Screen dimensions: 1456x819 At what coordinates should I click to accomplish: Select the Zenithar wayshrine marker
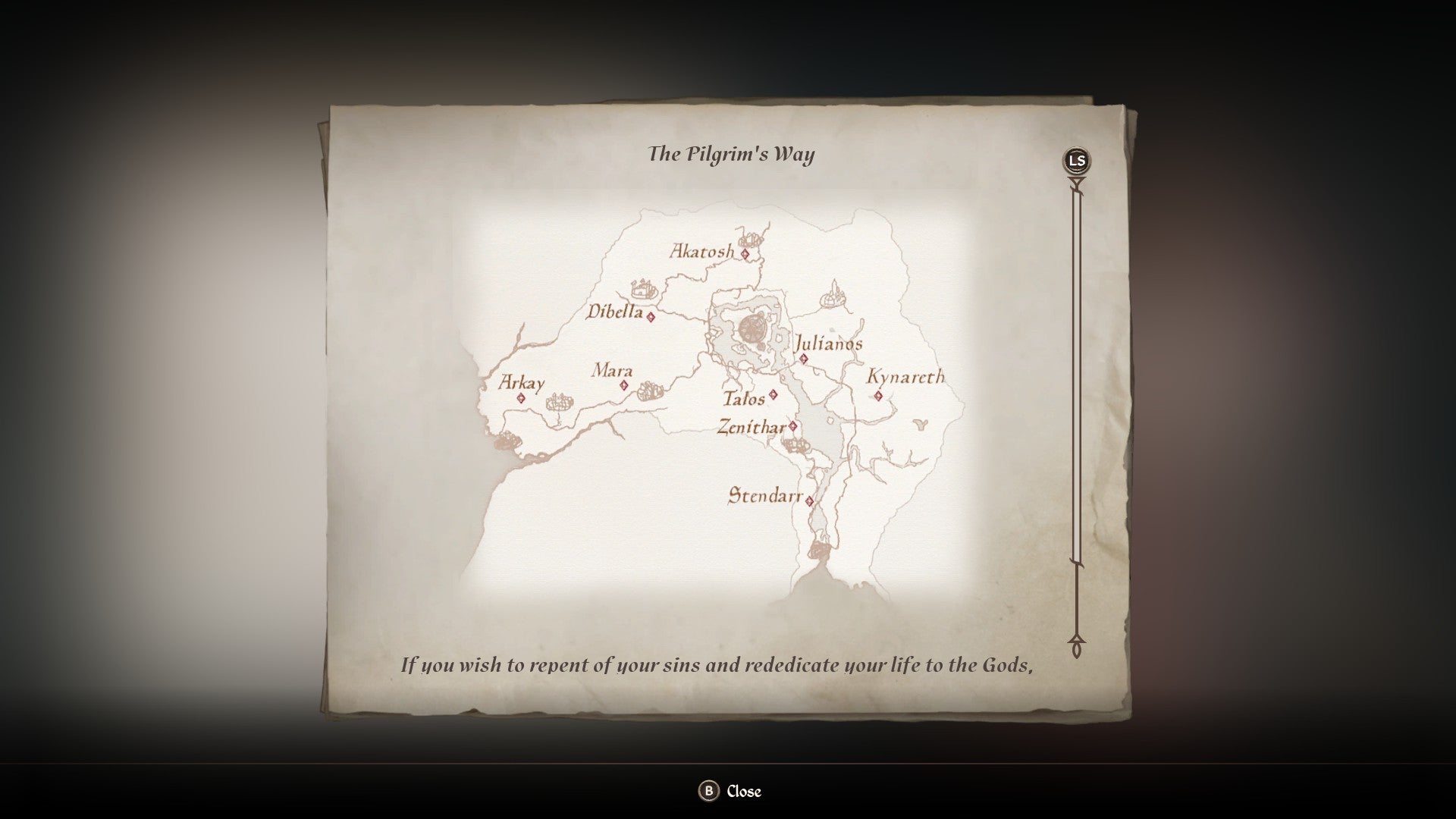coord(792,425)
